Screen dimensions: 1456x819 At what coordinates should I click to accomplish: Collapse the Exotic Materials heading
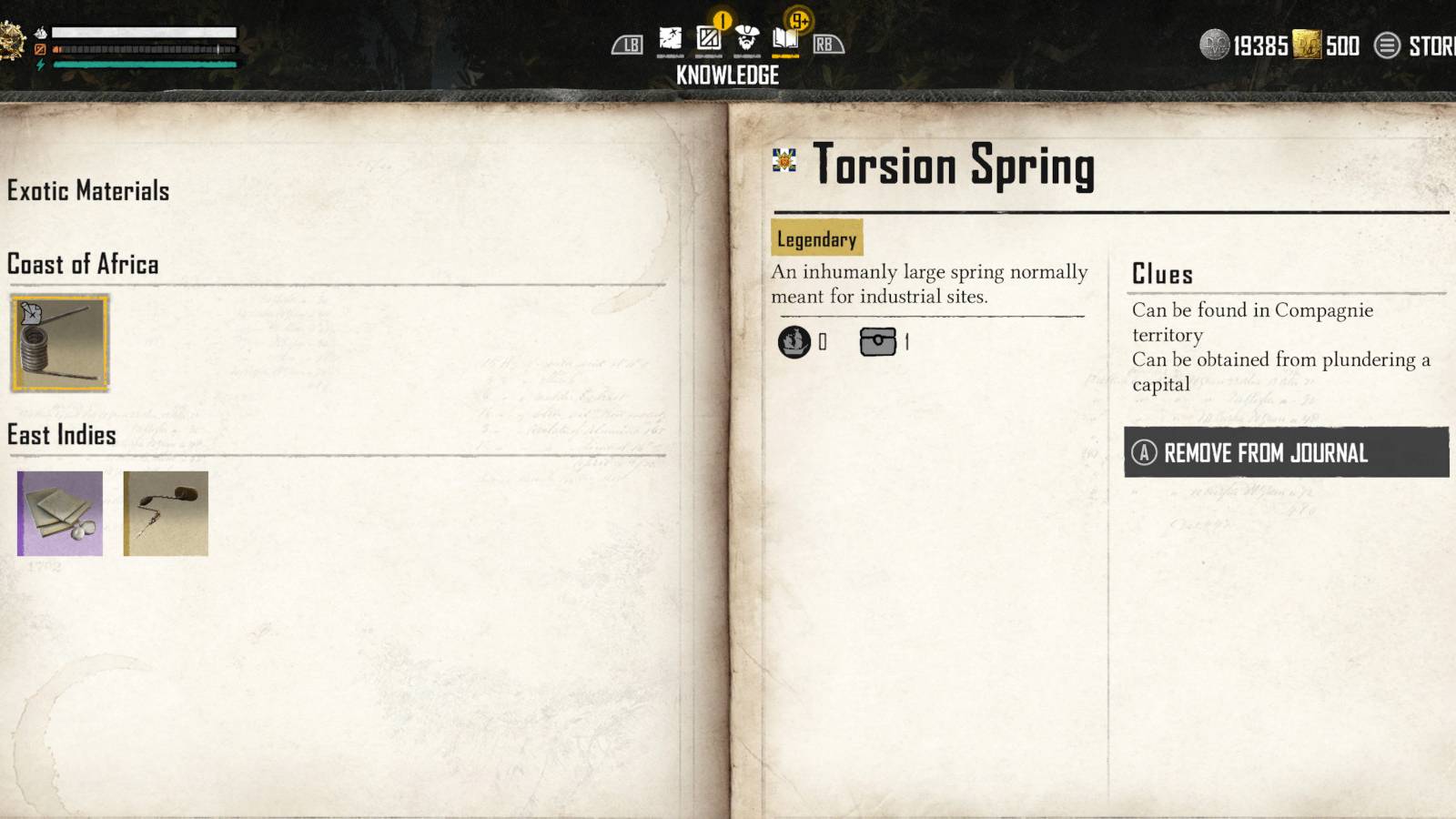coord(87,191)
